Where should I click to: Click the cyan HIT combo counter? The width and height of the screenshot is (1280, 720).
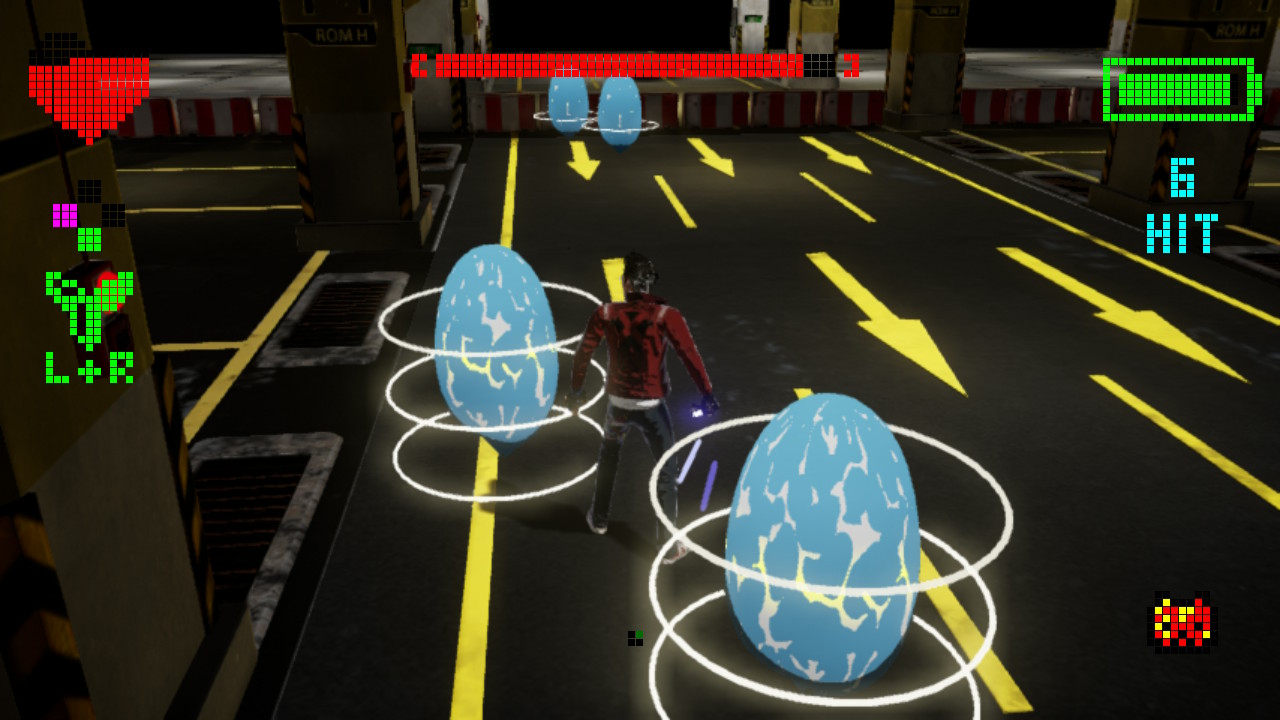click(x=1182, y=232)
